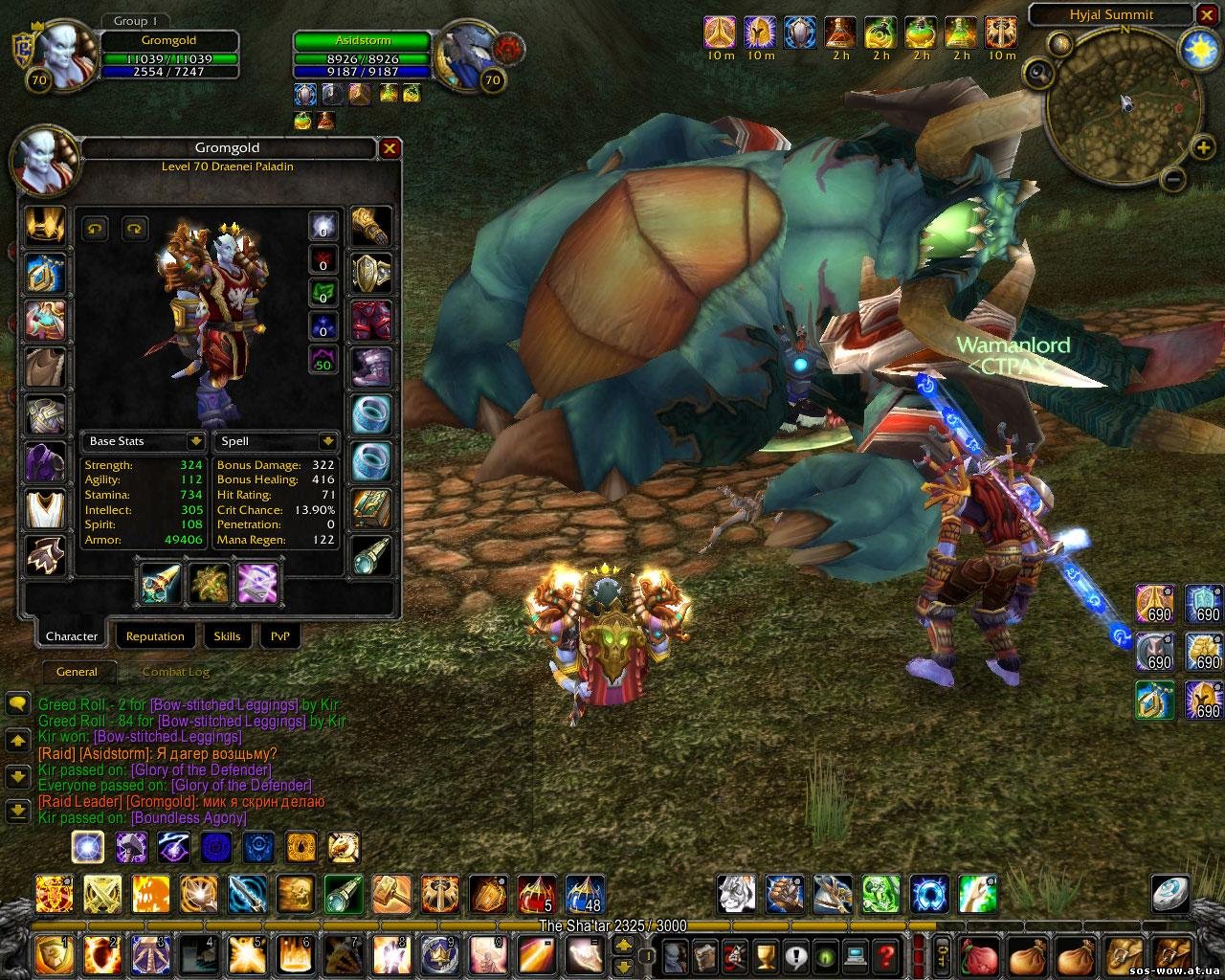This screenshot has height=980, width=1225.
Task: Close the Gromgold character panel
Action: (x=390, y=148)
